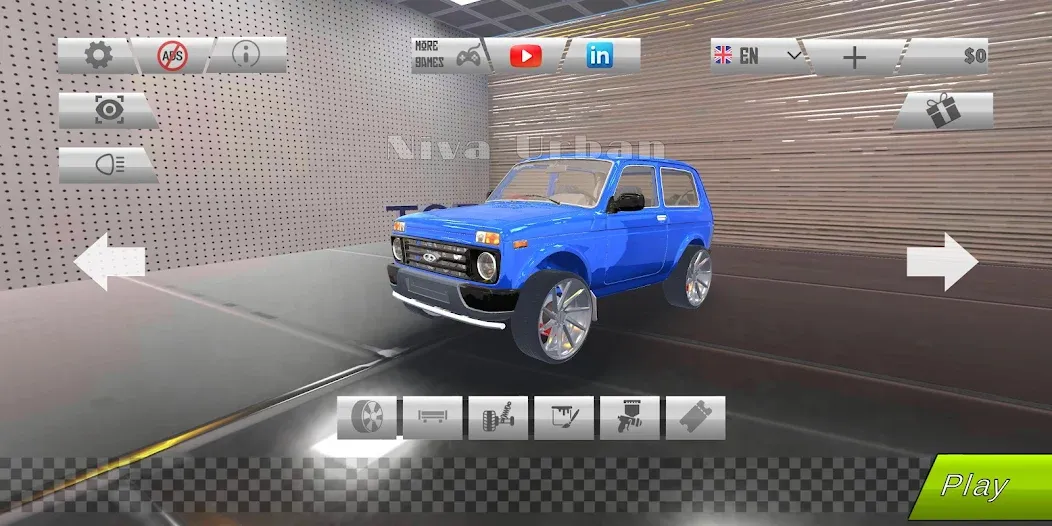Open the EN language dropdown
The image size is (1052, 526).
click(757, 56)
